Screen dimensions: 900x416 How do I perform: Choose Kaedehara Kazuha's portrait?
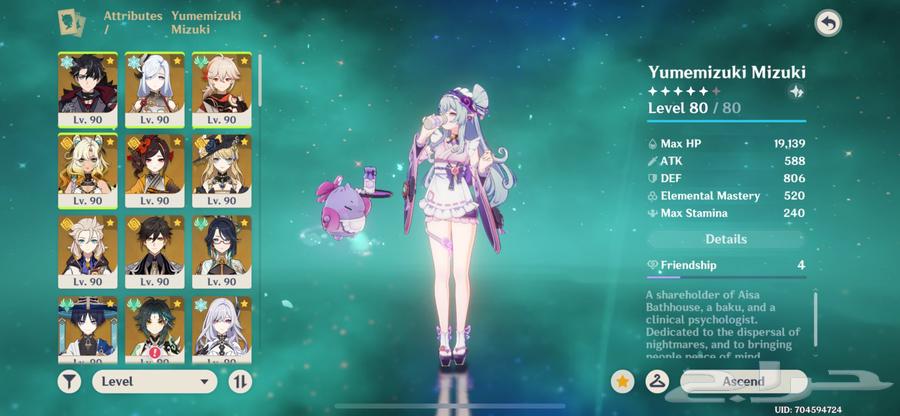click(x=220, y=88)
